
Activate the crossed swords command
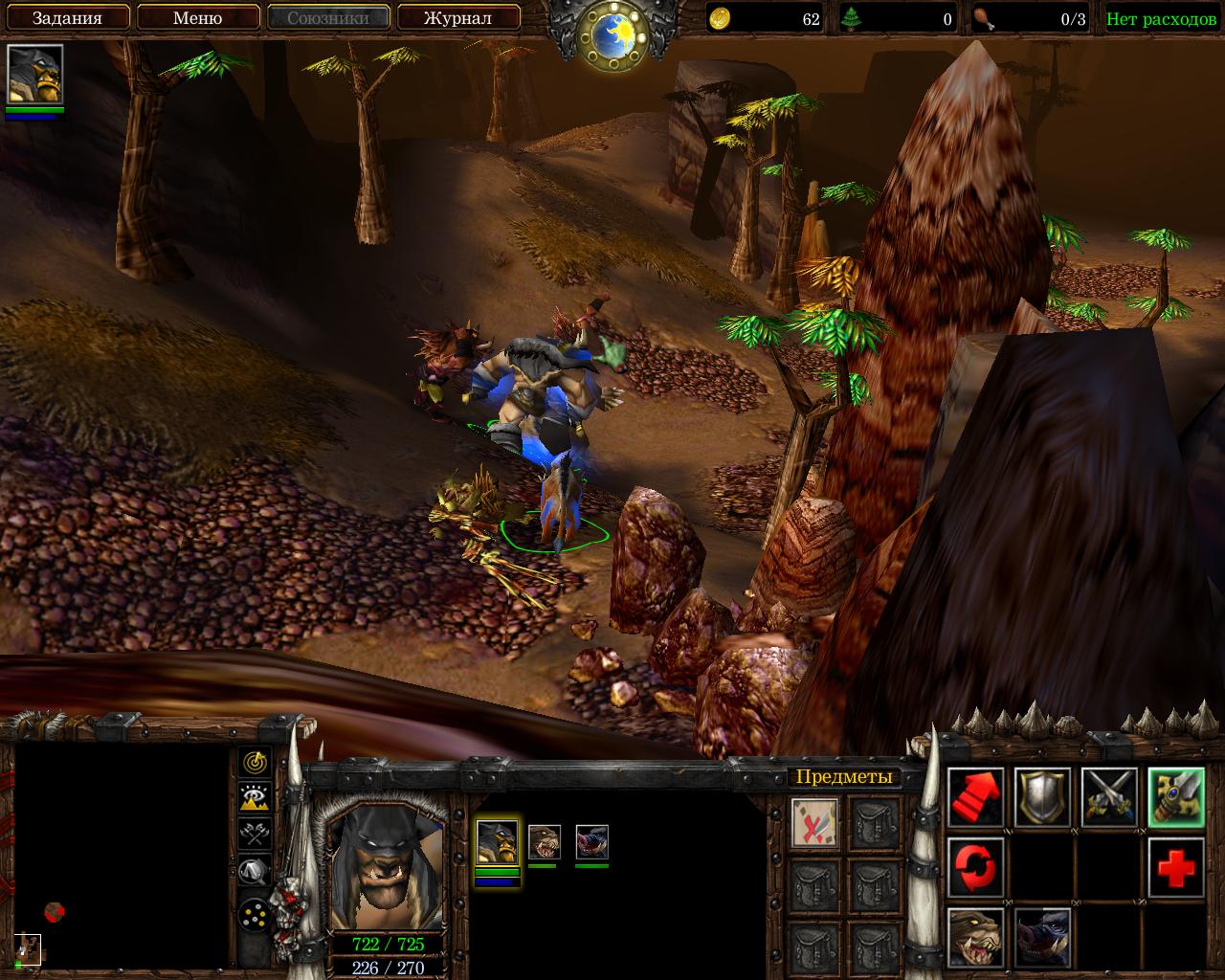click(1109, 797)
